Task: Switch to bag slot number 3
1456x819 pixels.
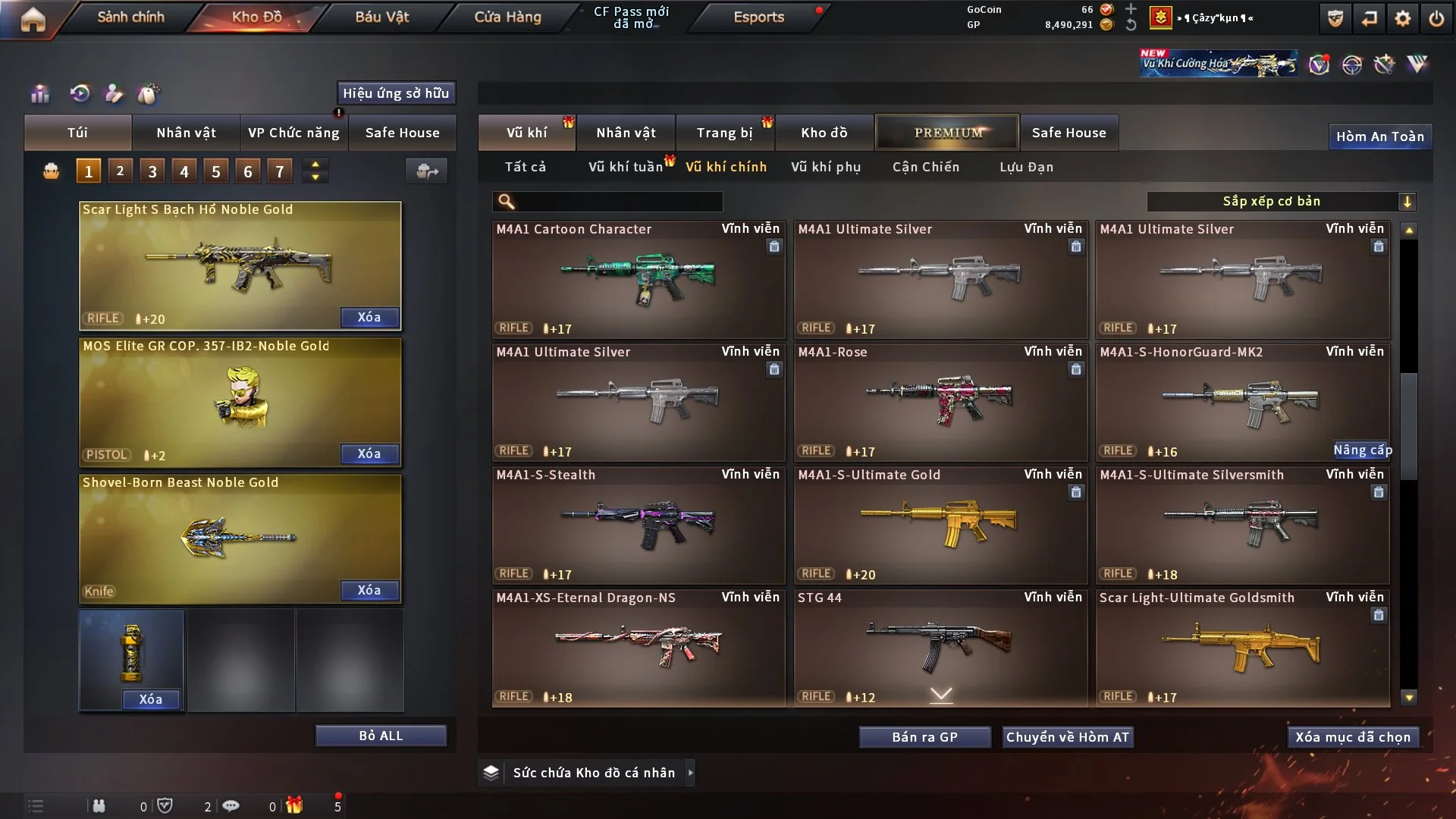Action: point(152,171)
